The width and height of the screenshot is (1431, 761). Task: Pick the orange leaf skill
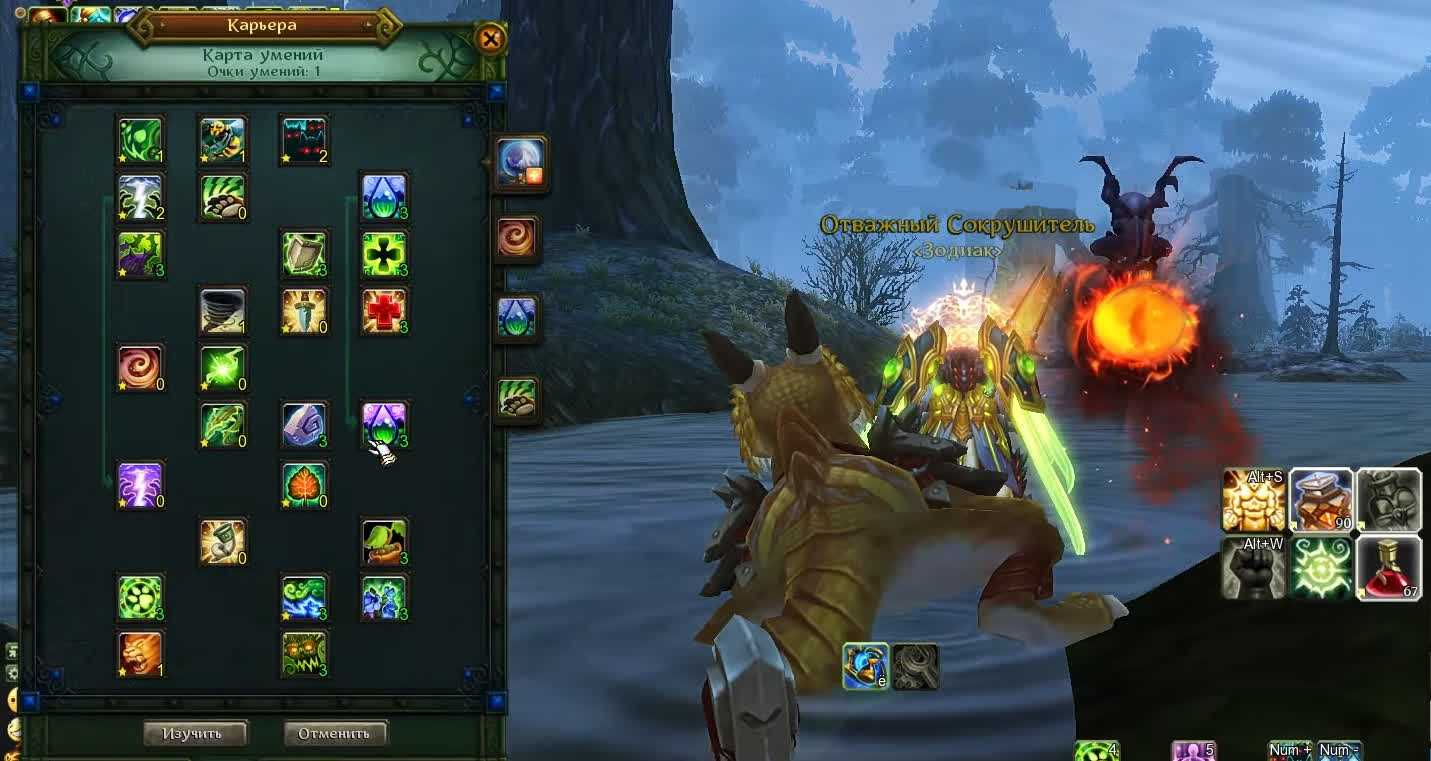pos(303,484)
